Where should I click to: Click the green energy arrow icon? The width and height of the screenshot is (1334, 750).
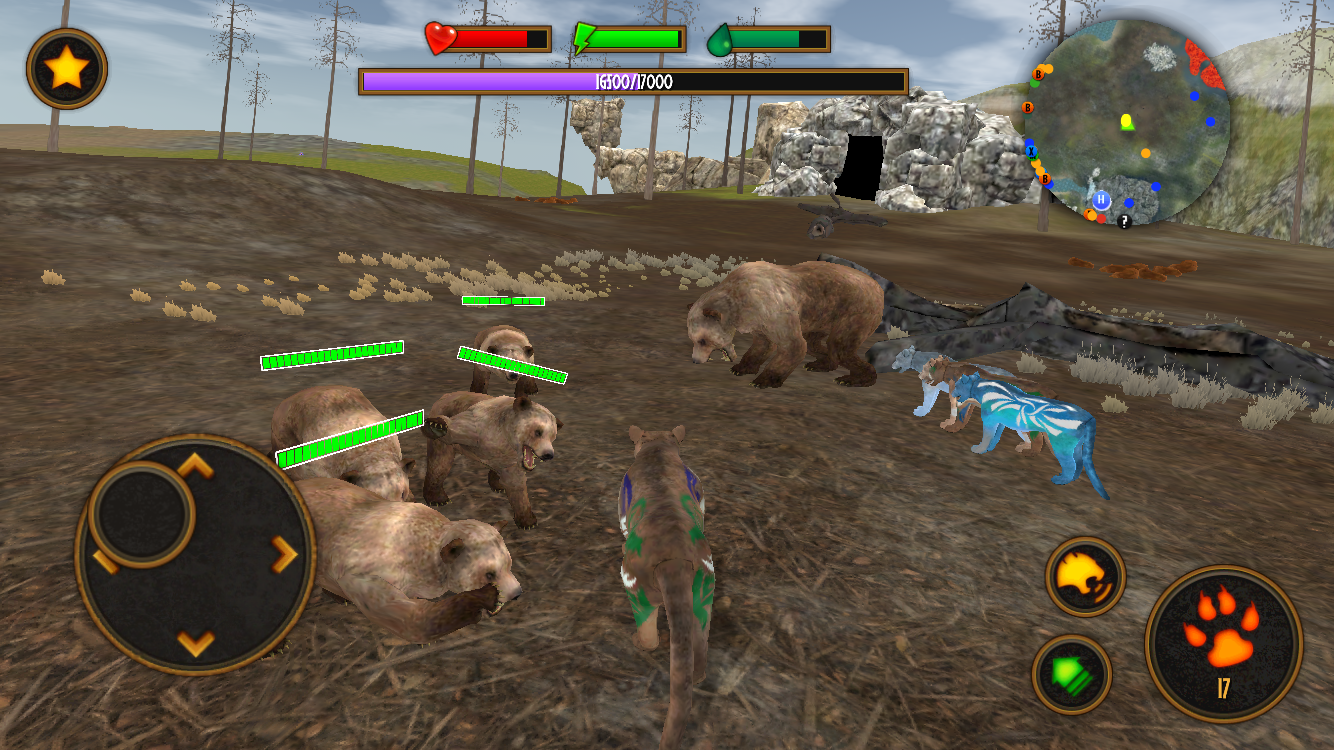pos(584,38)
